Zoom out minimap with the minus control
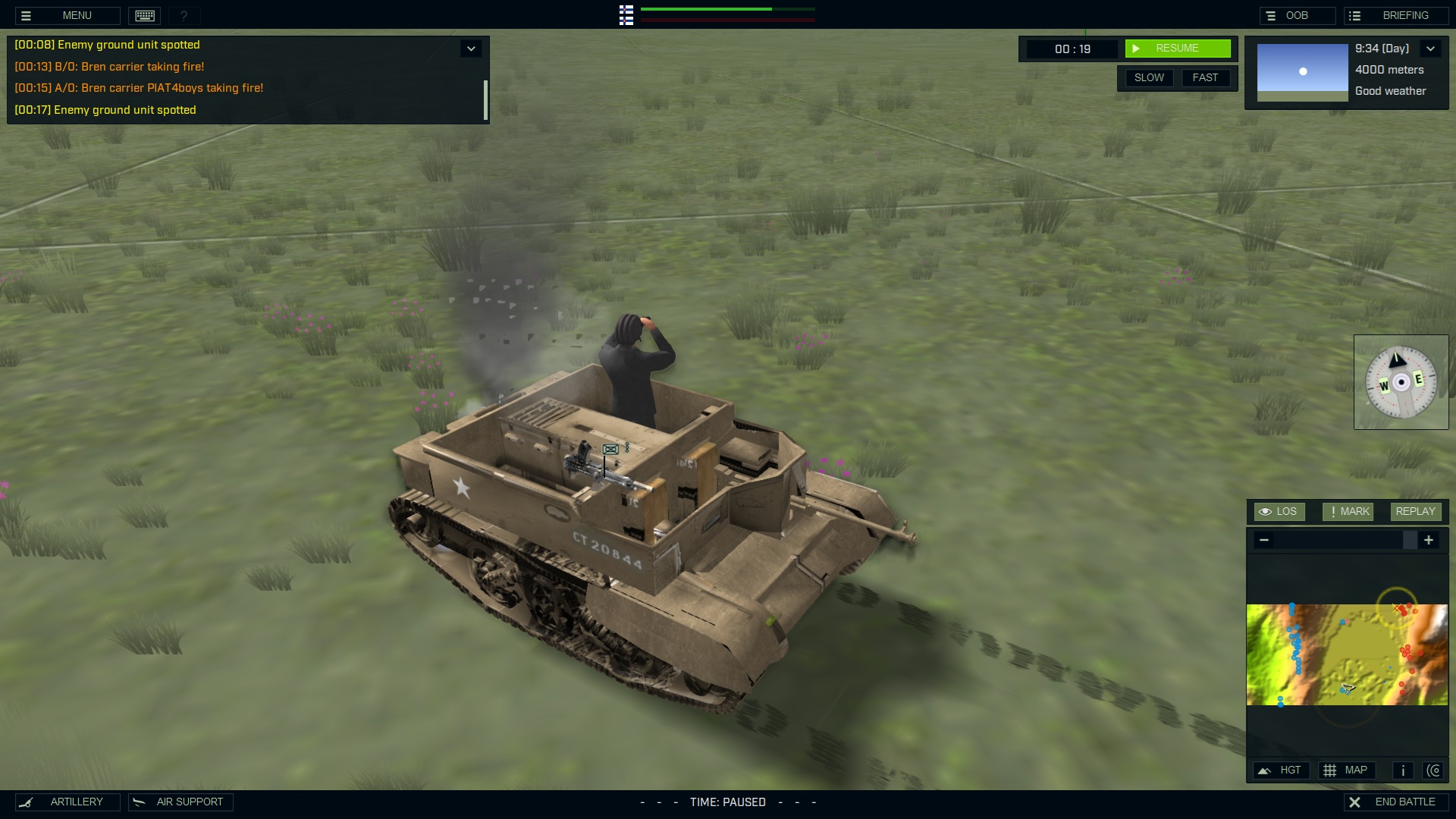Screen dimensions: 1456x819 (1264, 540)
